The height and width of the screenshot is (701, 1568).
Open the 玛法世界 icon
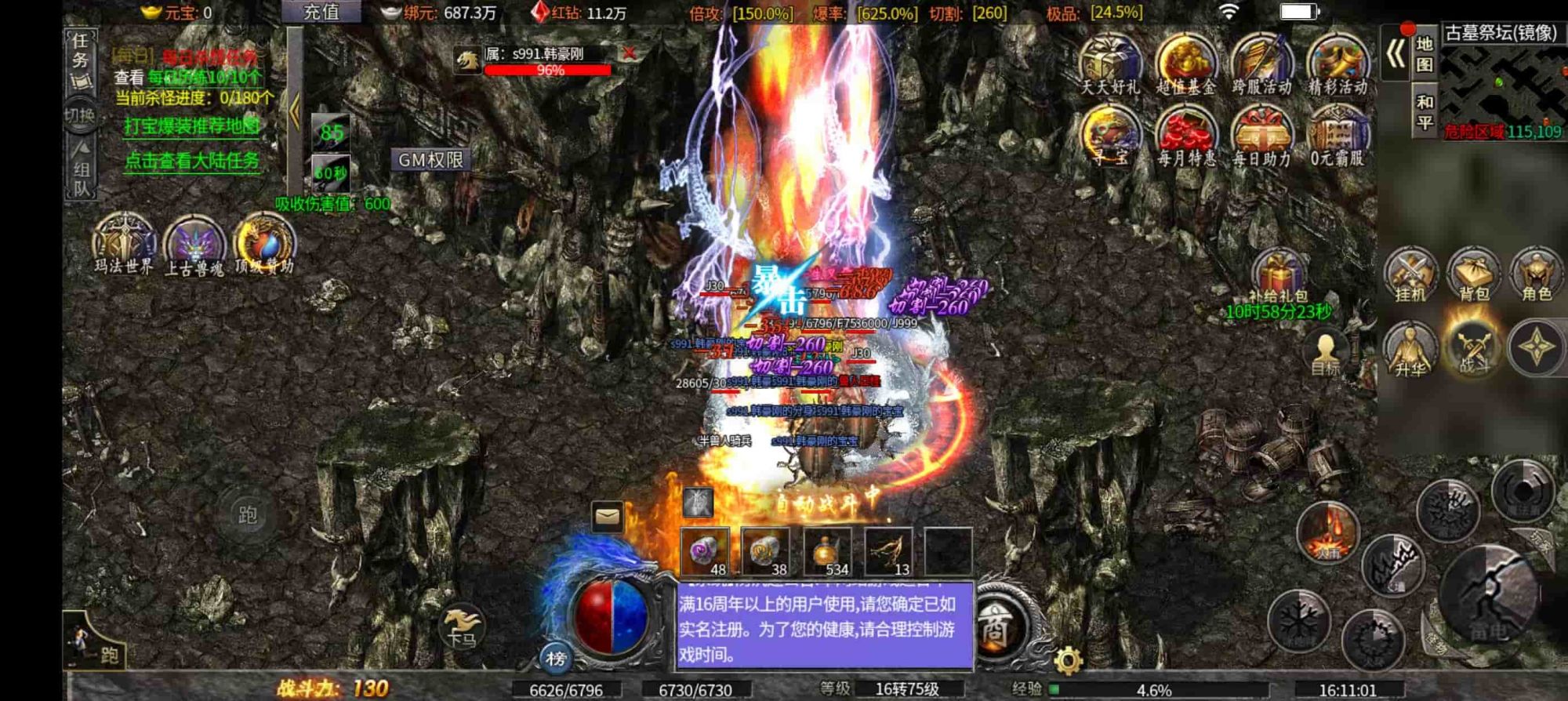click(124, 242)
